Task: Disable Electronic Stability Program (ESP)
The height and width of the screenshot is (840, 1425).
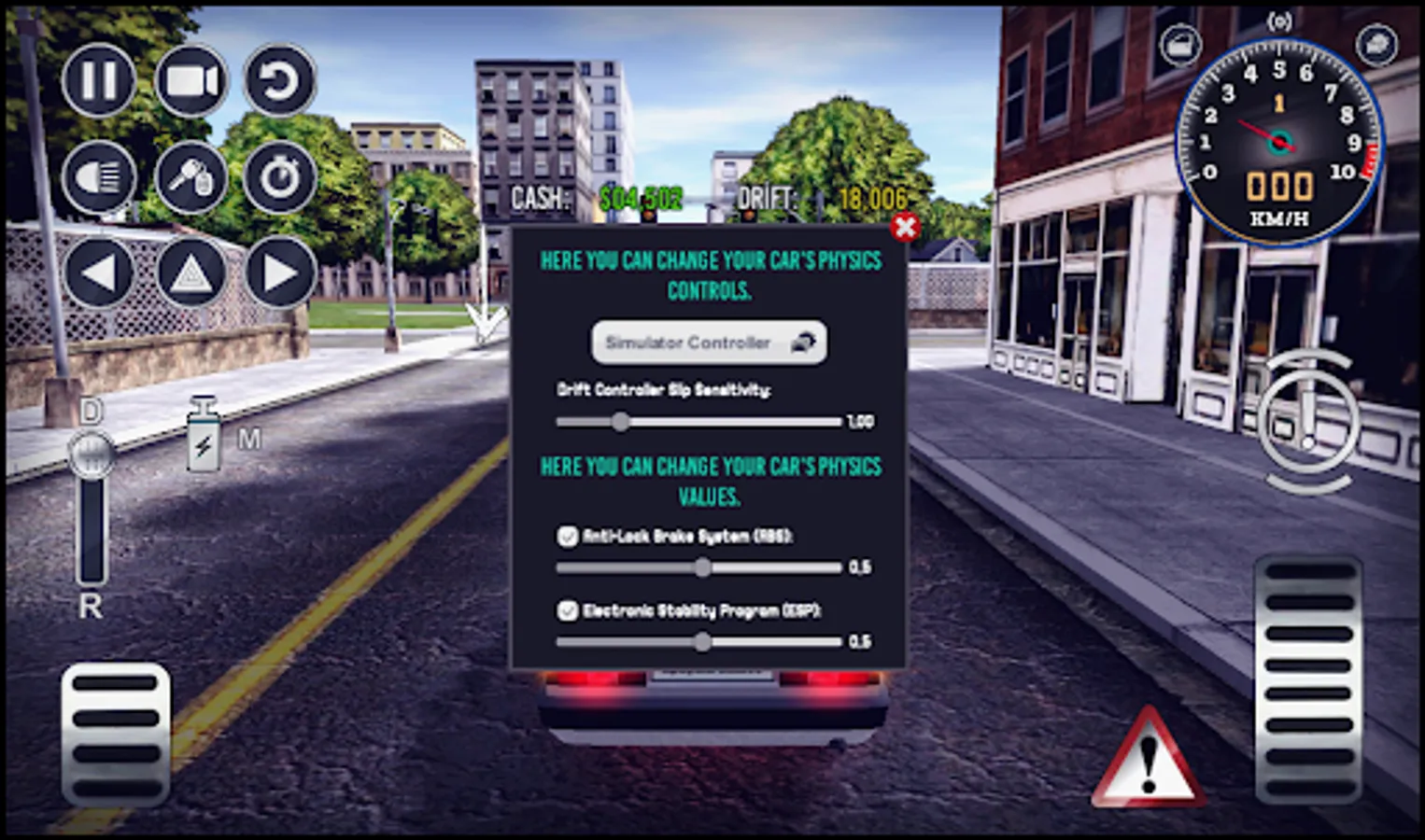Action: (566, 611)
